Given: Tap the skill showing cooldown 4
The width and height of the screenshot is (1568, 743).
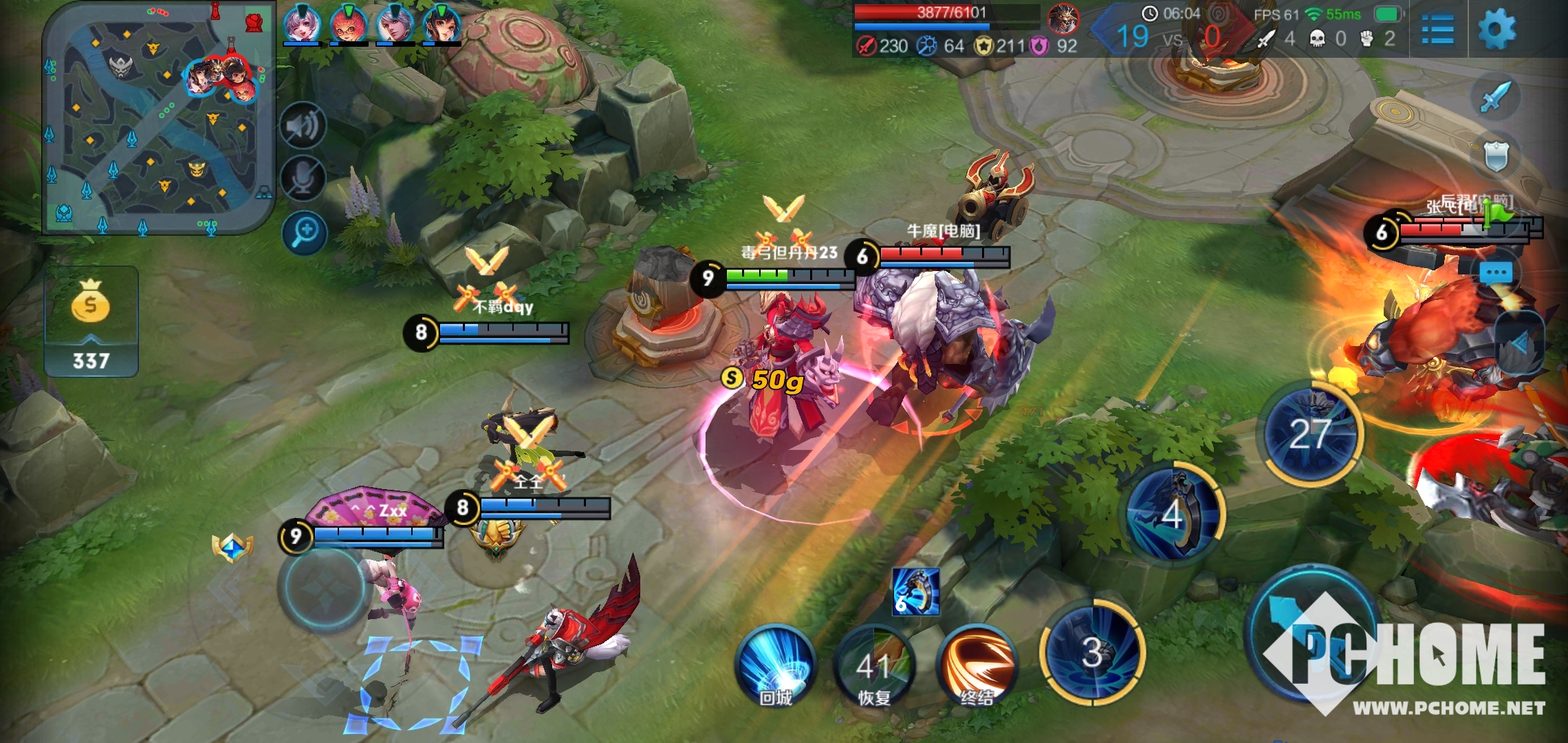Looking at the screenshot, I should click(1175, 514).
